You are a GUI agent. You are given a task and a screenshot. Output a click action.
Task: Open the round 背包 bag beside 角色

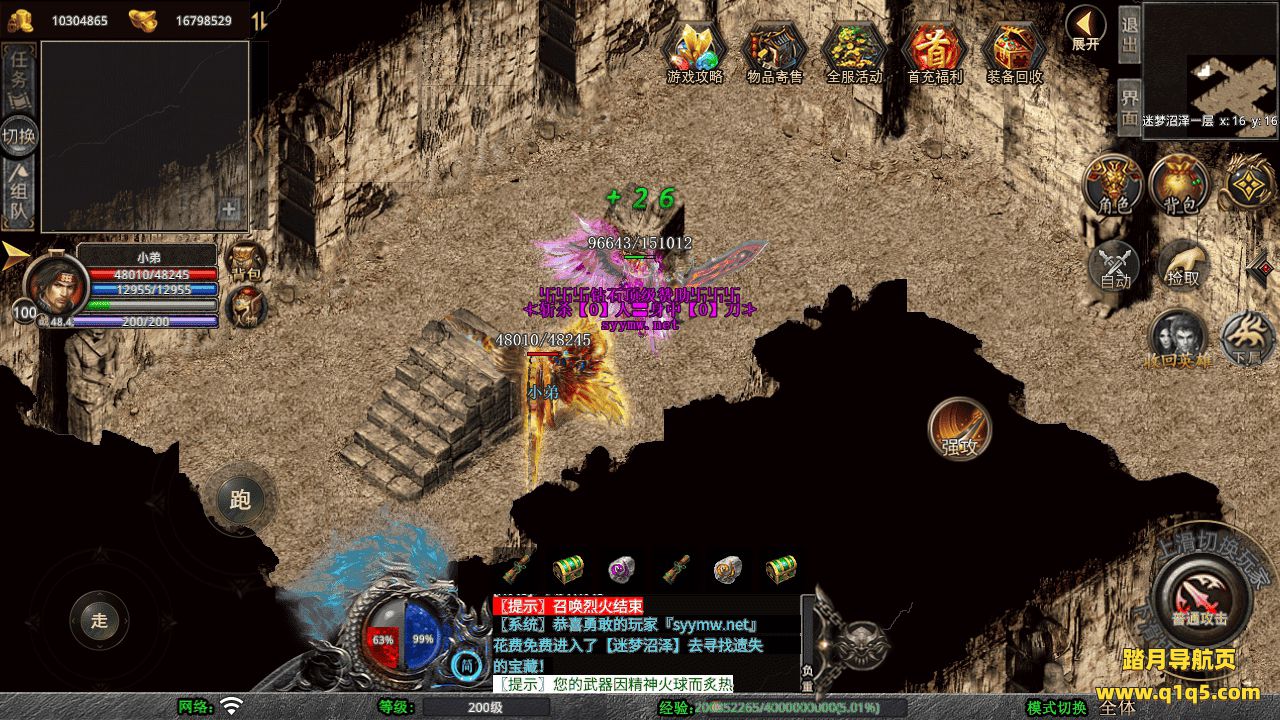(x=1179, y=184)
